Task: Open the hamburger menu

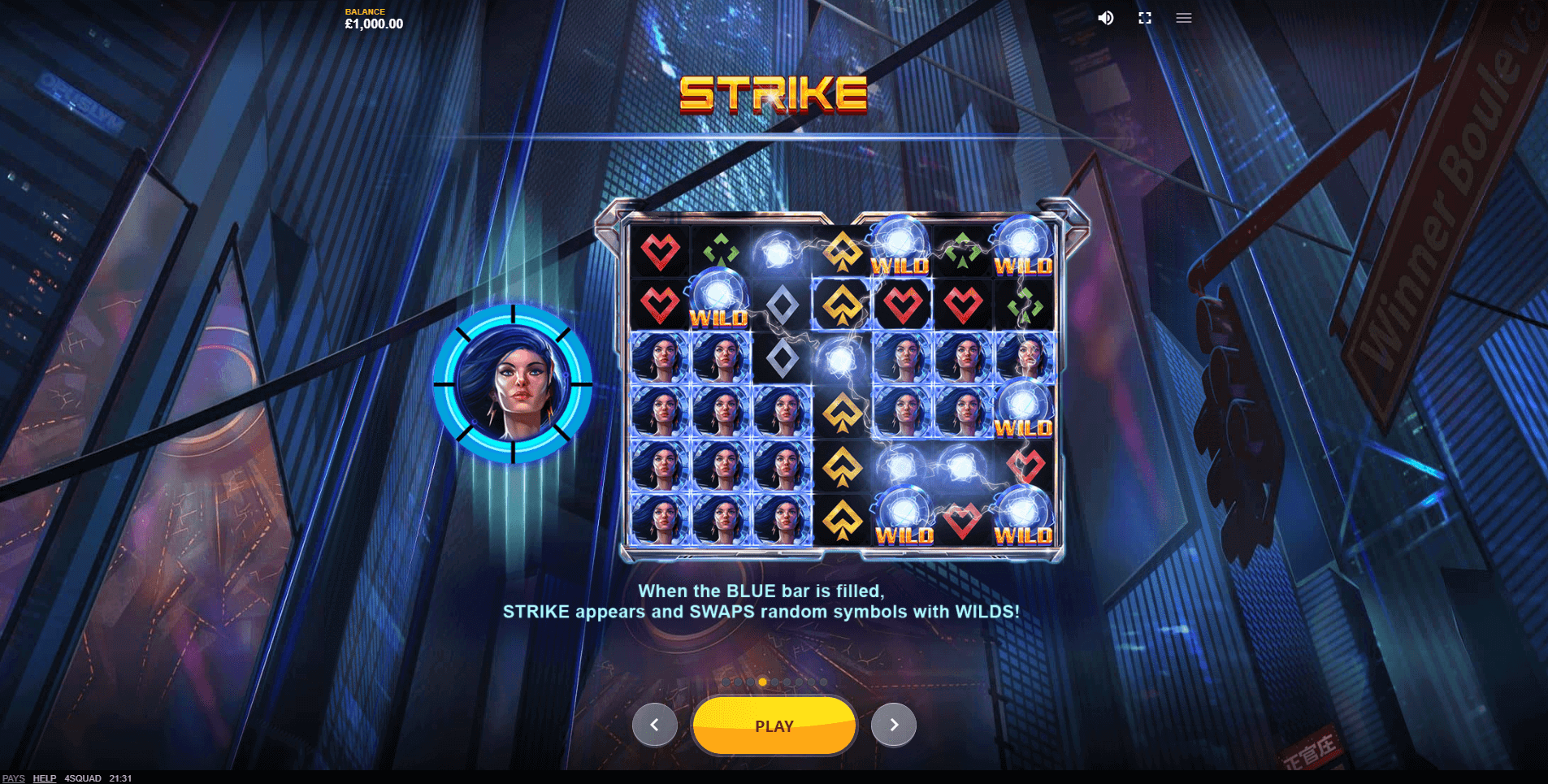Action: [1183, 18]
